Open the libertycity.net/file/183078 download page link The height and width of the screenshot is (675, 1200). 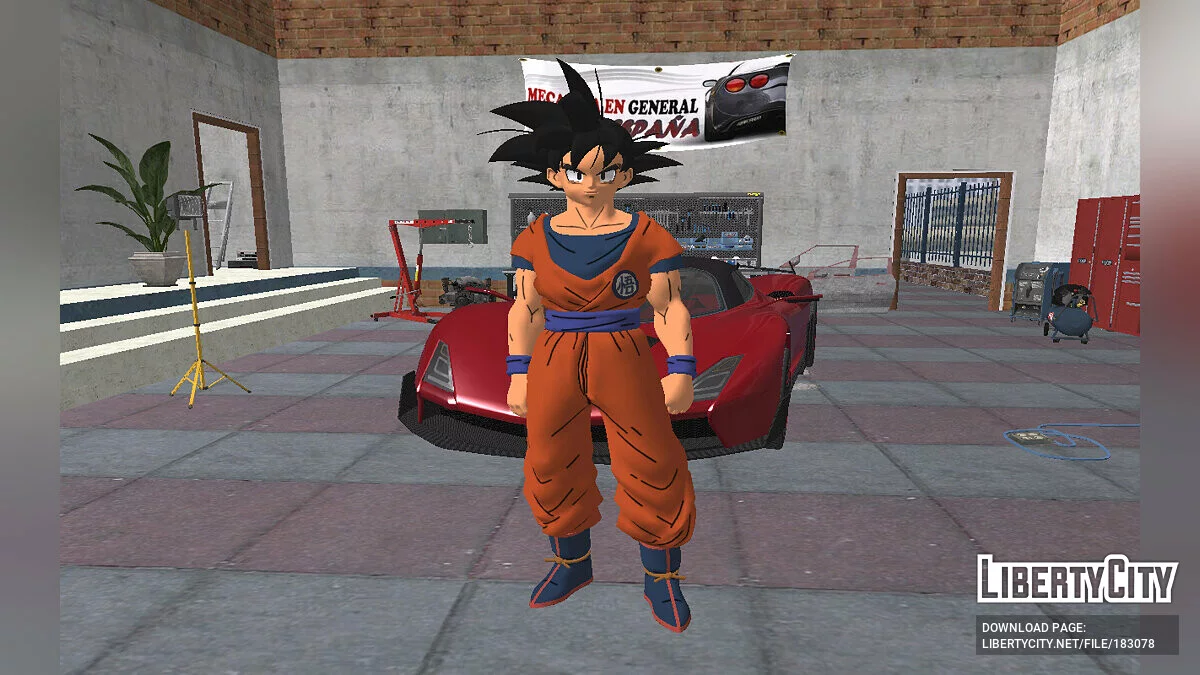(x=1067, y=644)
